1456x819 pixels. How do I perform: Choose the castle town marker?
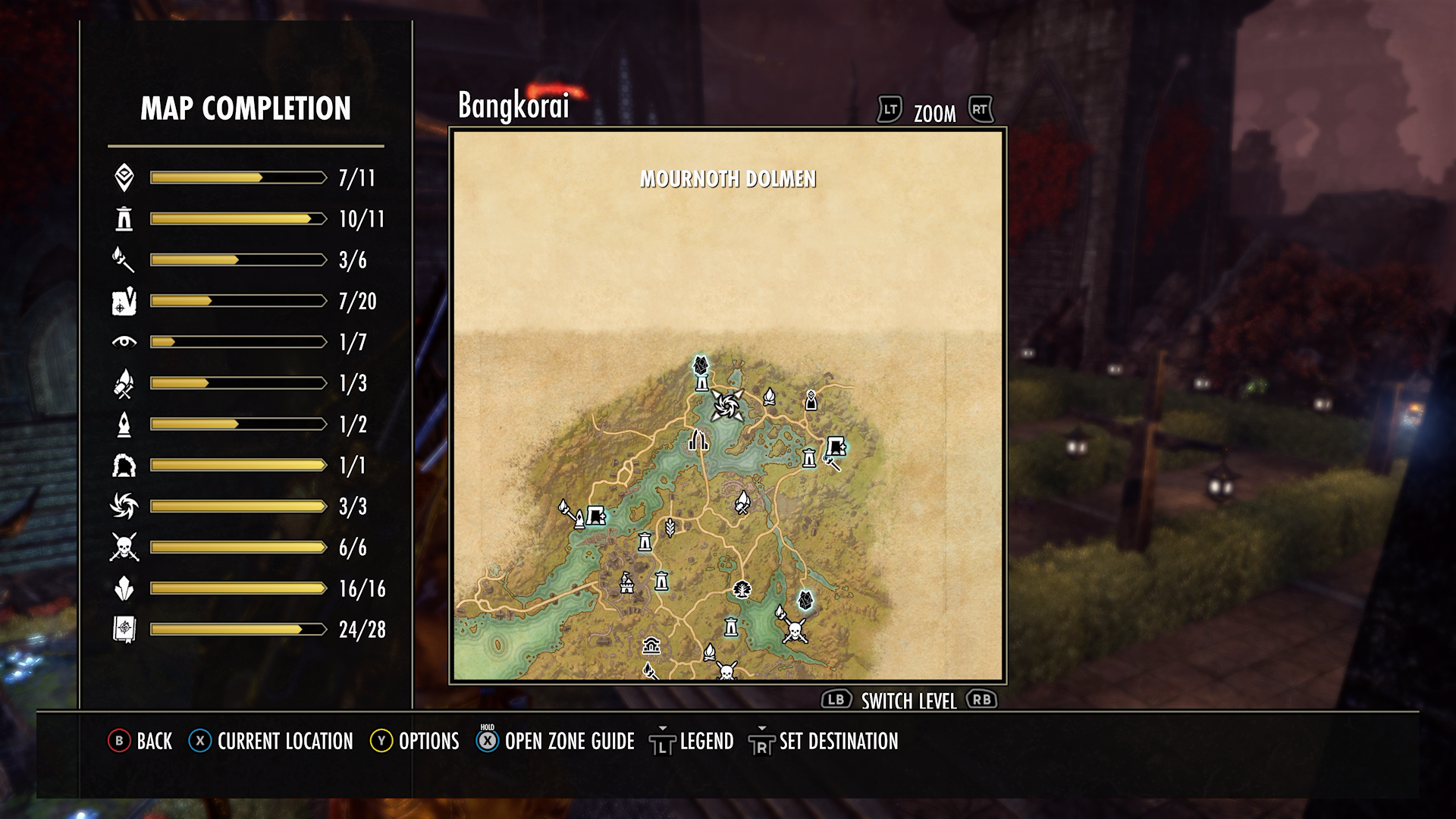[x=626, y=582]
